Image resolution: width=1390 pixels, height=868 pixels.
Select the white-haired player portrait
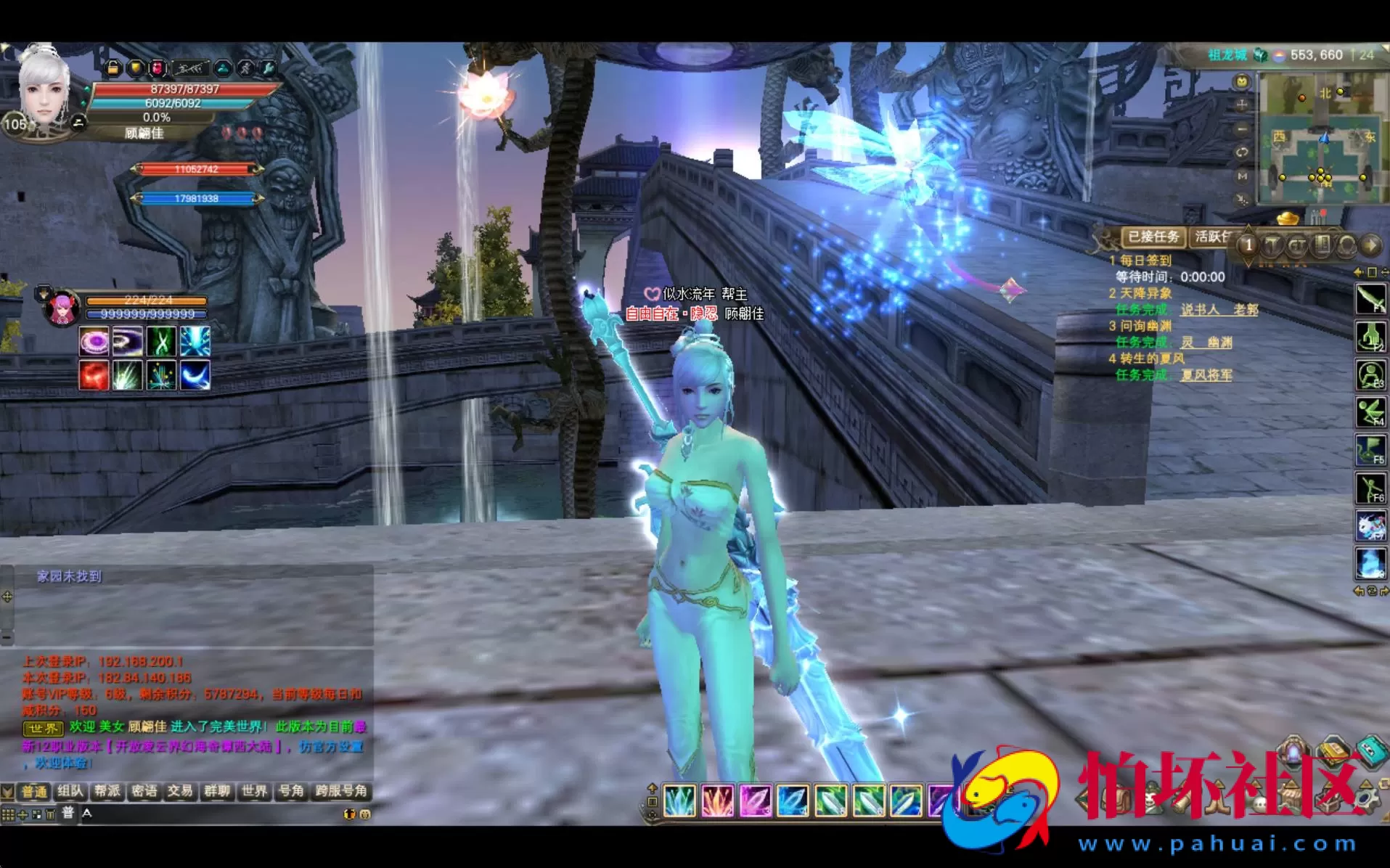click(44, 91)
